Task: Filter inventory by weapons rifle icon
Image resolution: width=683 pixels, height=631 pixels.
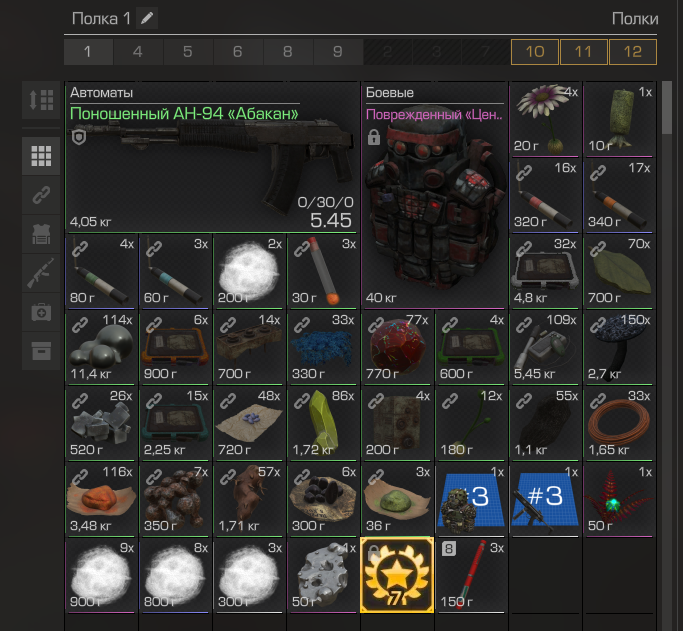Action: coord(41,273)
